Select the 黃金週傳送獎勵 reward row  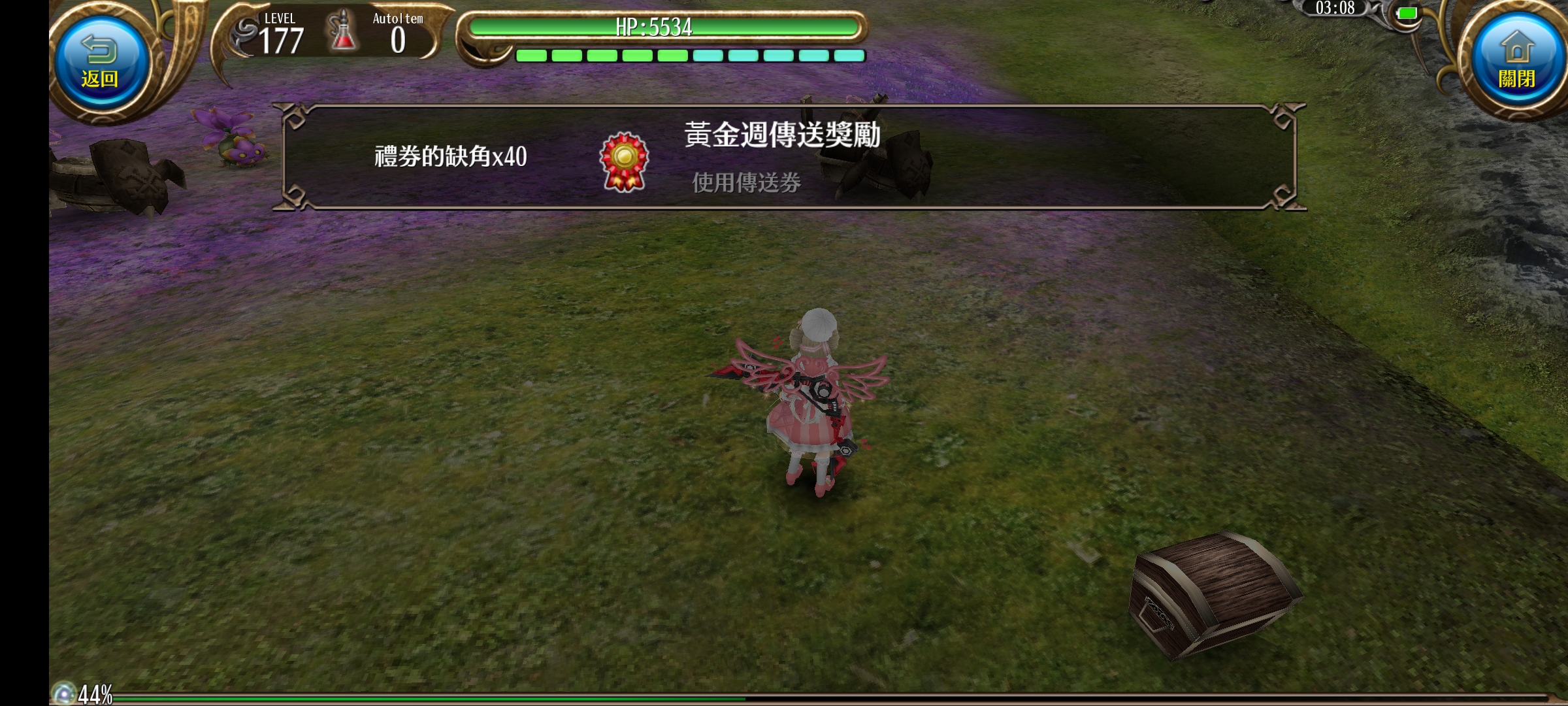click(789, 157)
